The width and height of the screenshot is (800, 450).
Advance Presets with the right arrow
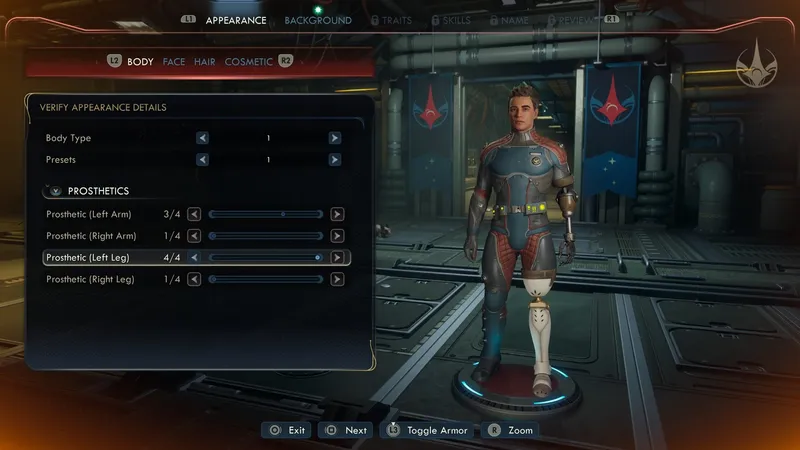(x=335, y=159)
